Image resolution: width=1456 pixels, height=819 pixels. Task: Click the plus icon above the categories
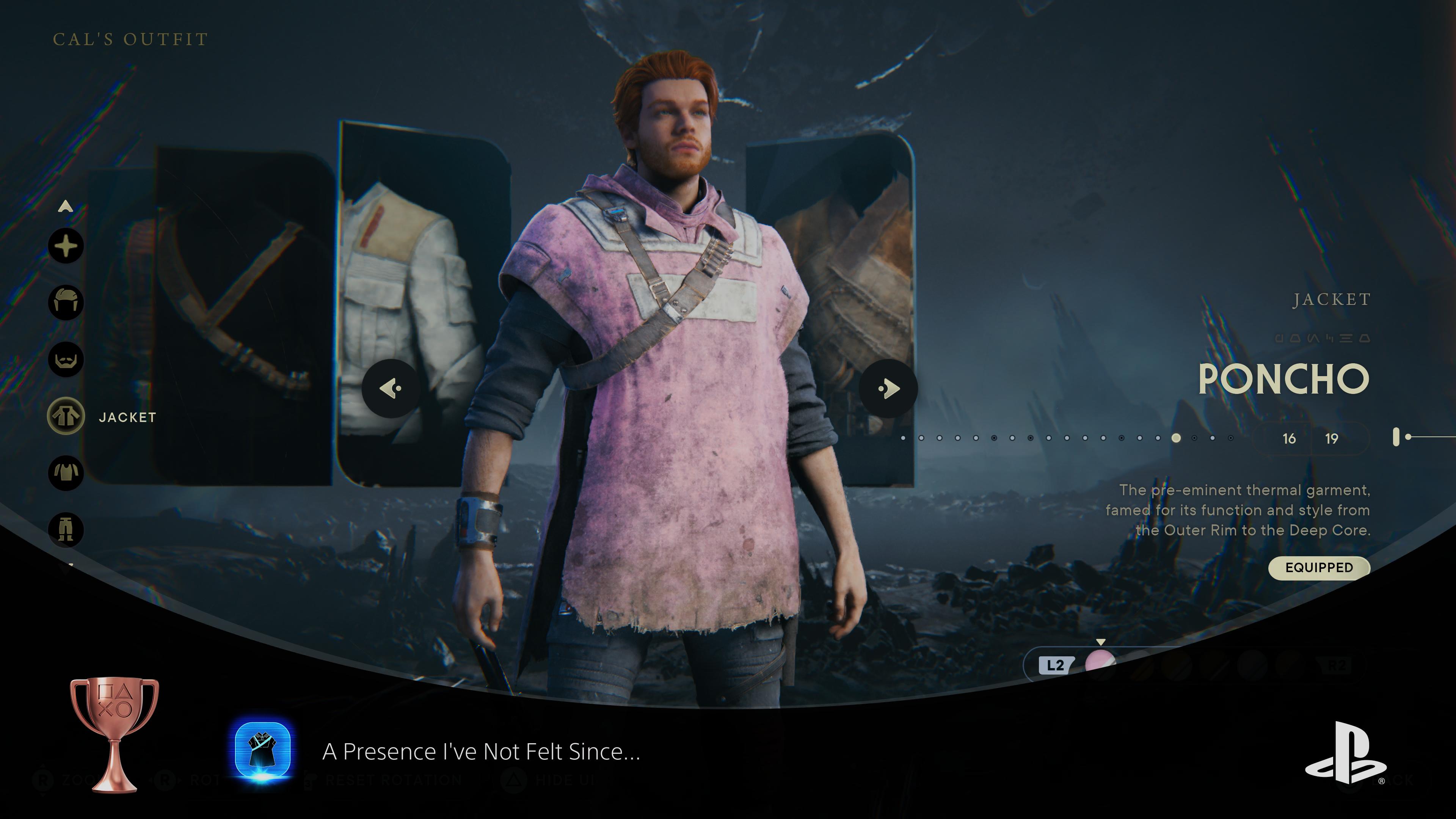[x=66, y=246]
